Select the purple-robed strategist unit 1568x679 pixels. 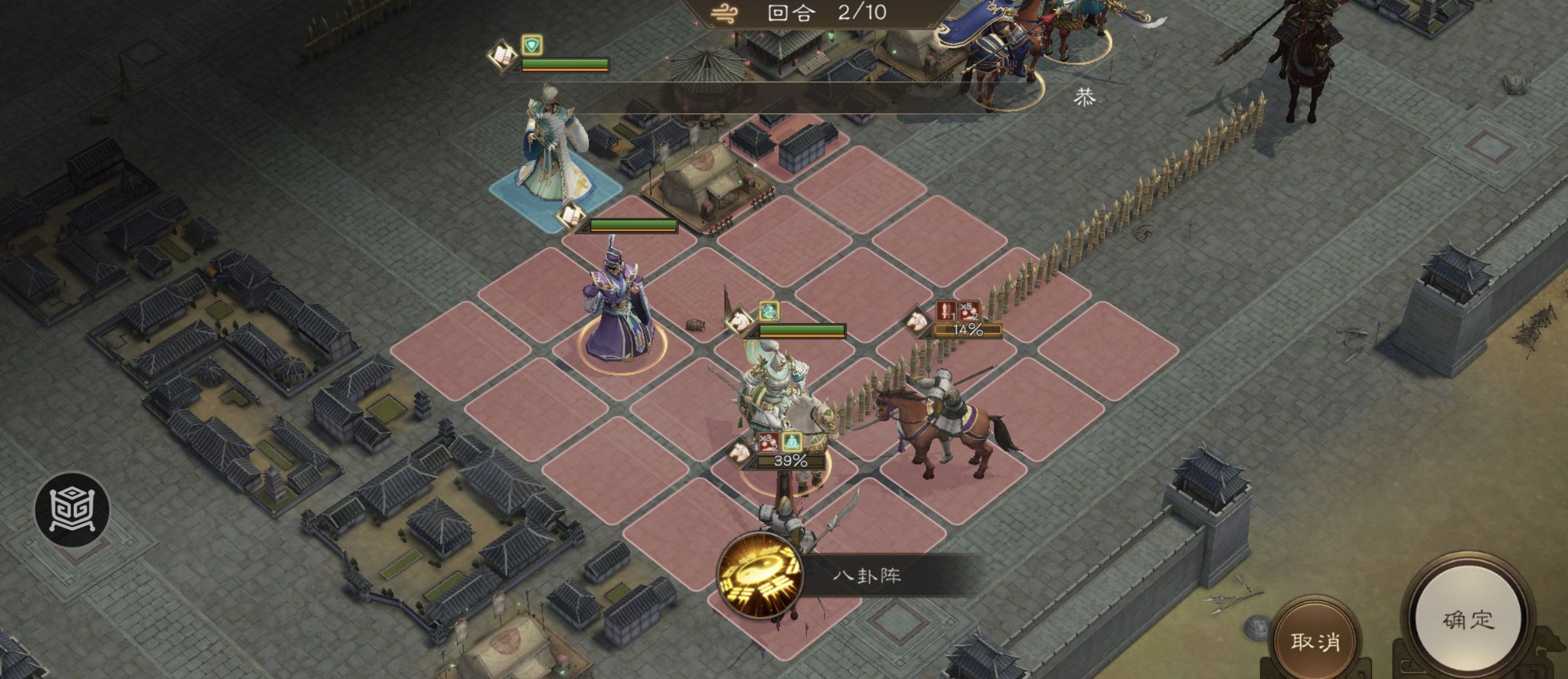[617, 310]
